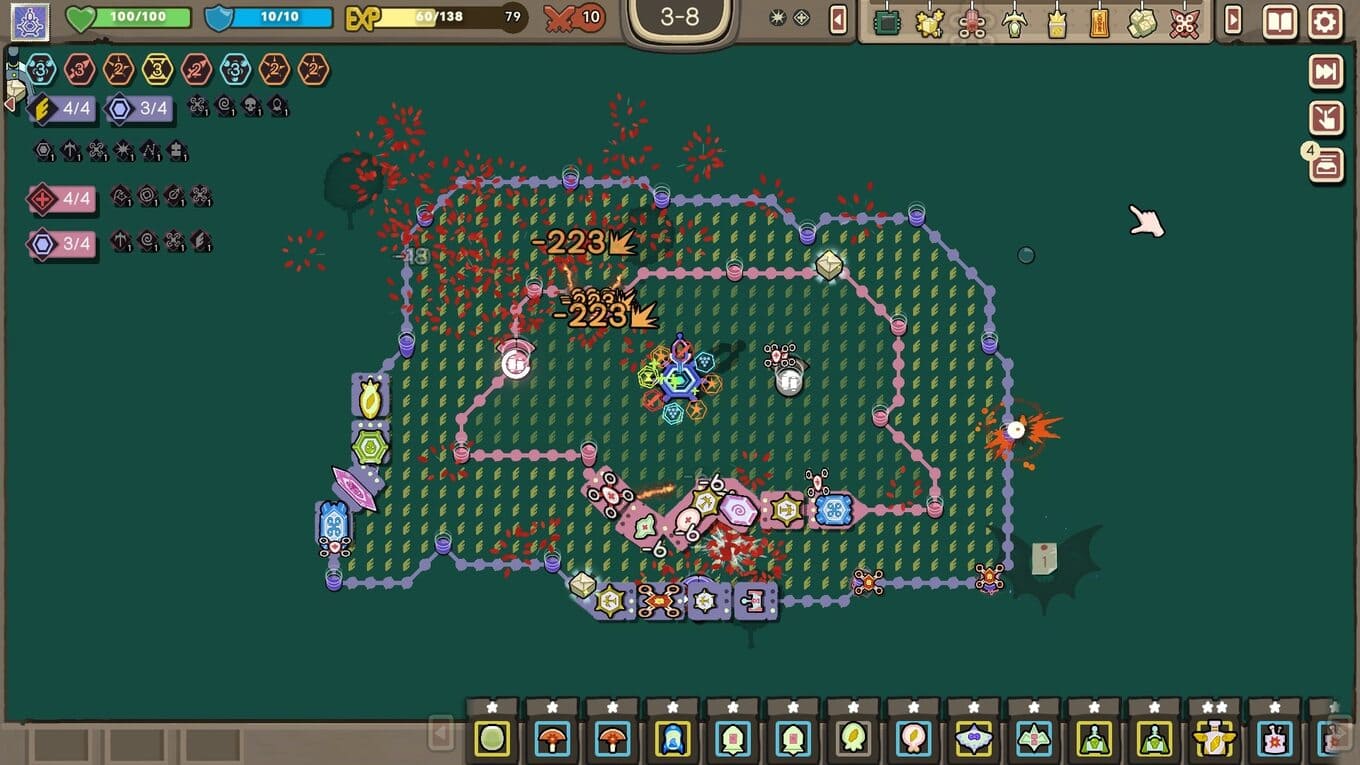Select the green chip relic icon

[886, 22]
